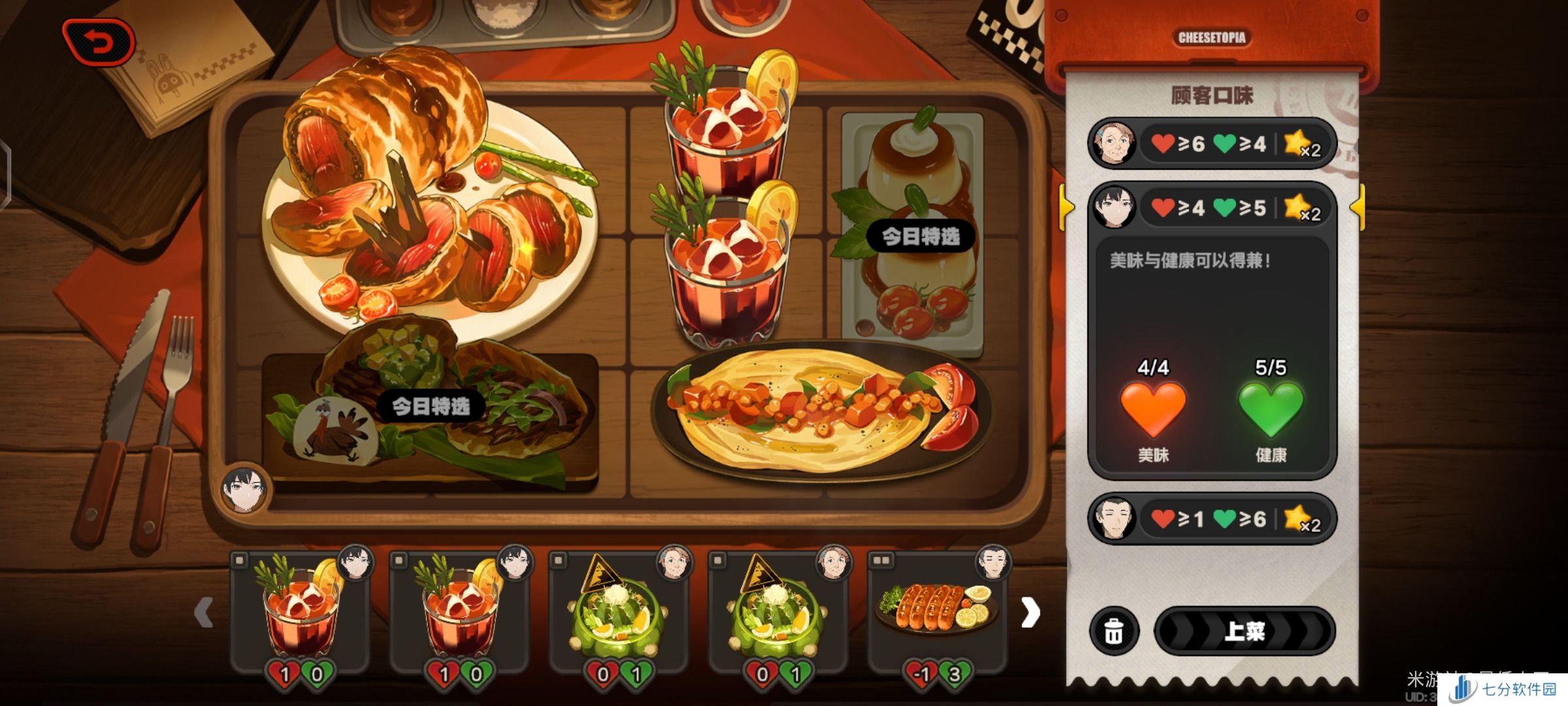Select the customer wanting ≥4 taste, ≥5 health
The image size is (1568, 706).
point(1211,208)
